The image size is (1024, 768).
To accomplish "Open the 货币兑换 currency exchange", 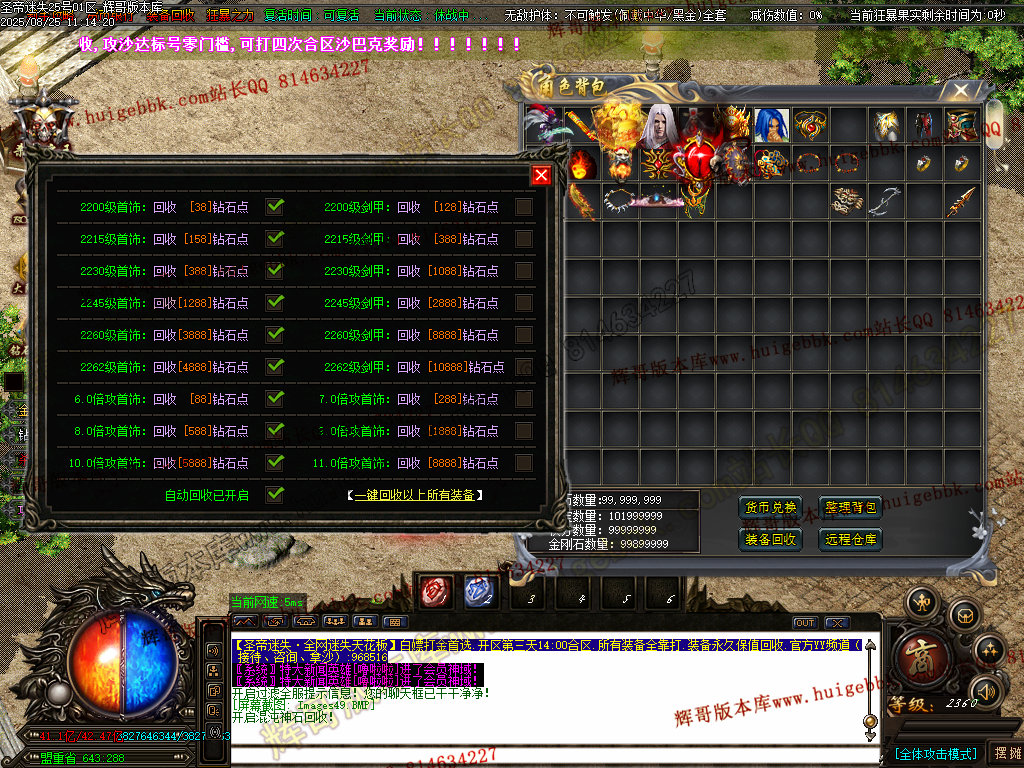I will [x=770, y=507].
